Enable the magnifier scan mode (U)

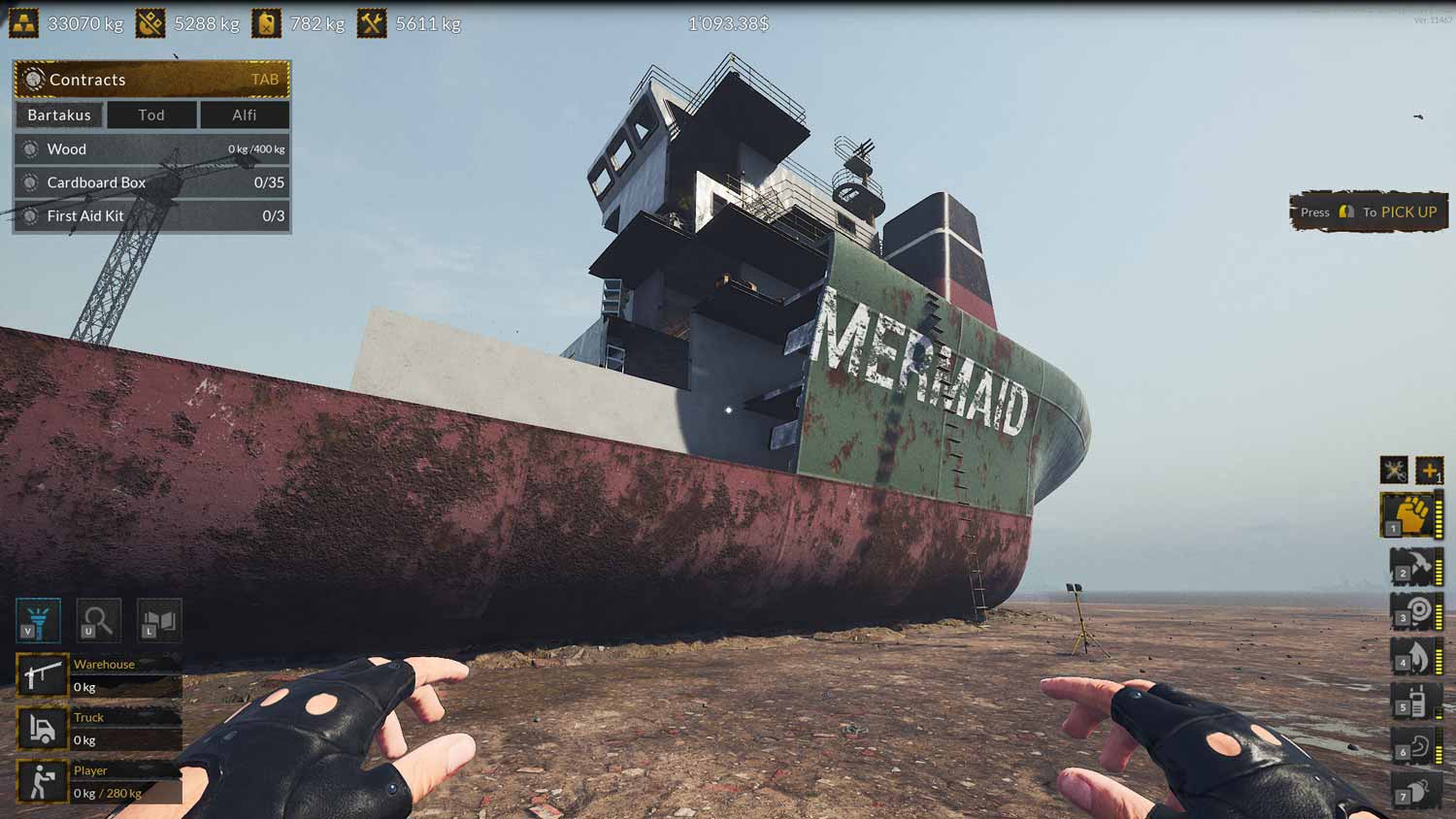point(98,619)
